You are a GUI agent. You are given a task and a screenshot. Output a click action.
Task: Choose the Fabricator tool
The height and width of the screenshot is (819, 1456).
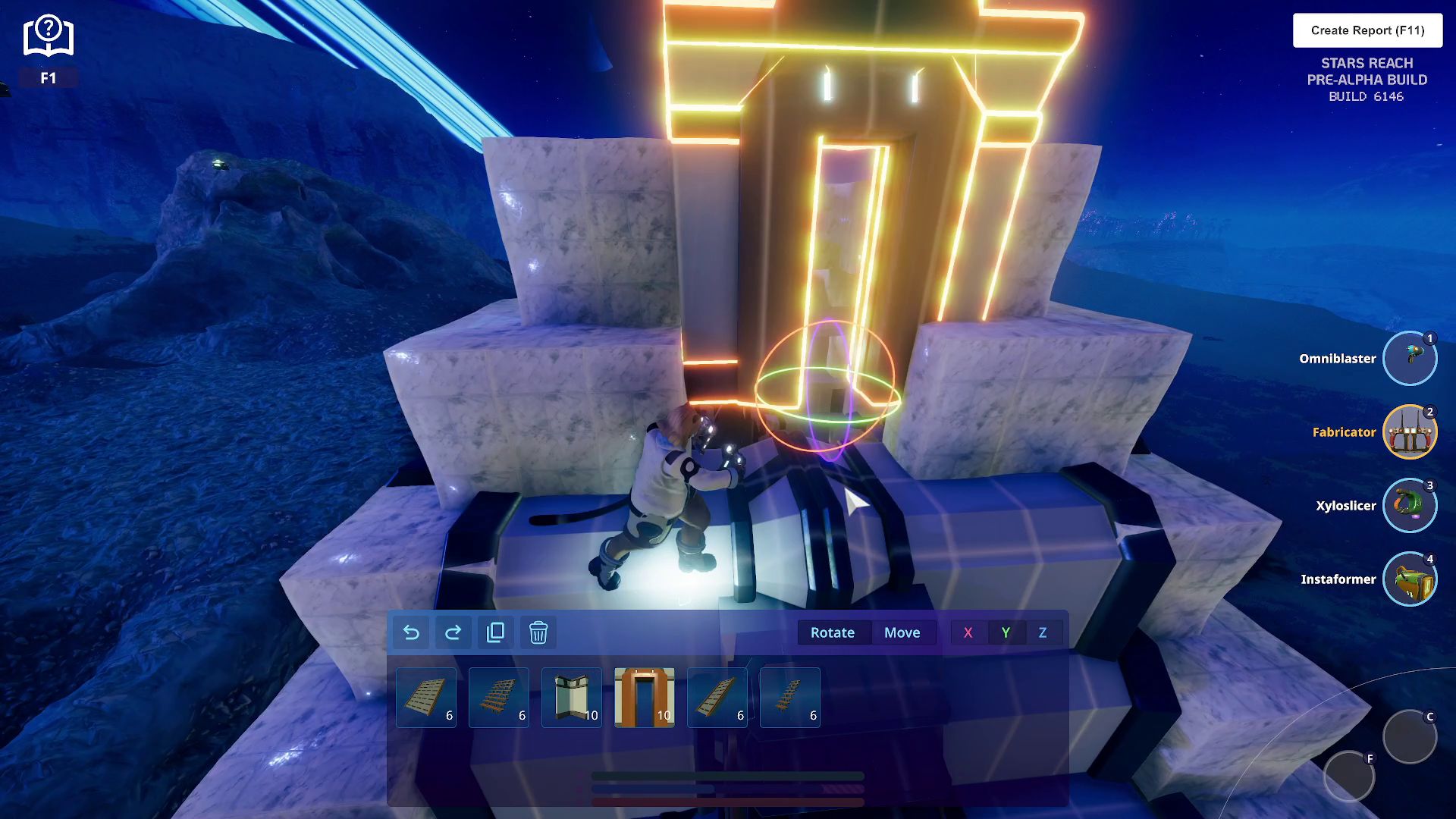coord(1409,432)
